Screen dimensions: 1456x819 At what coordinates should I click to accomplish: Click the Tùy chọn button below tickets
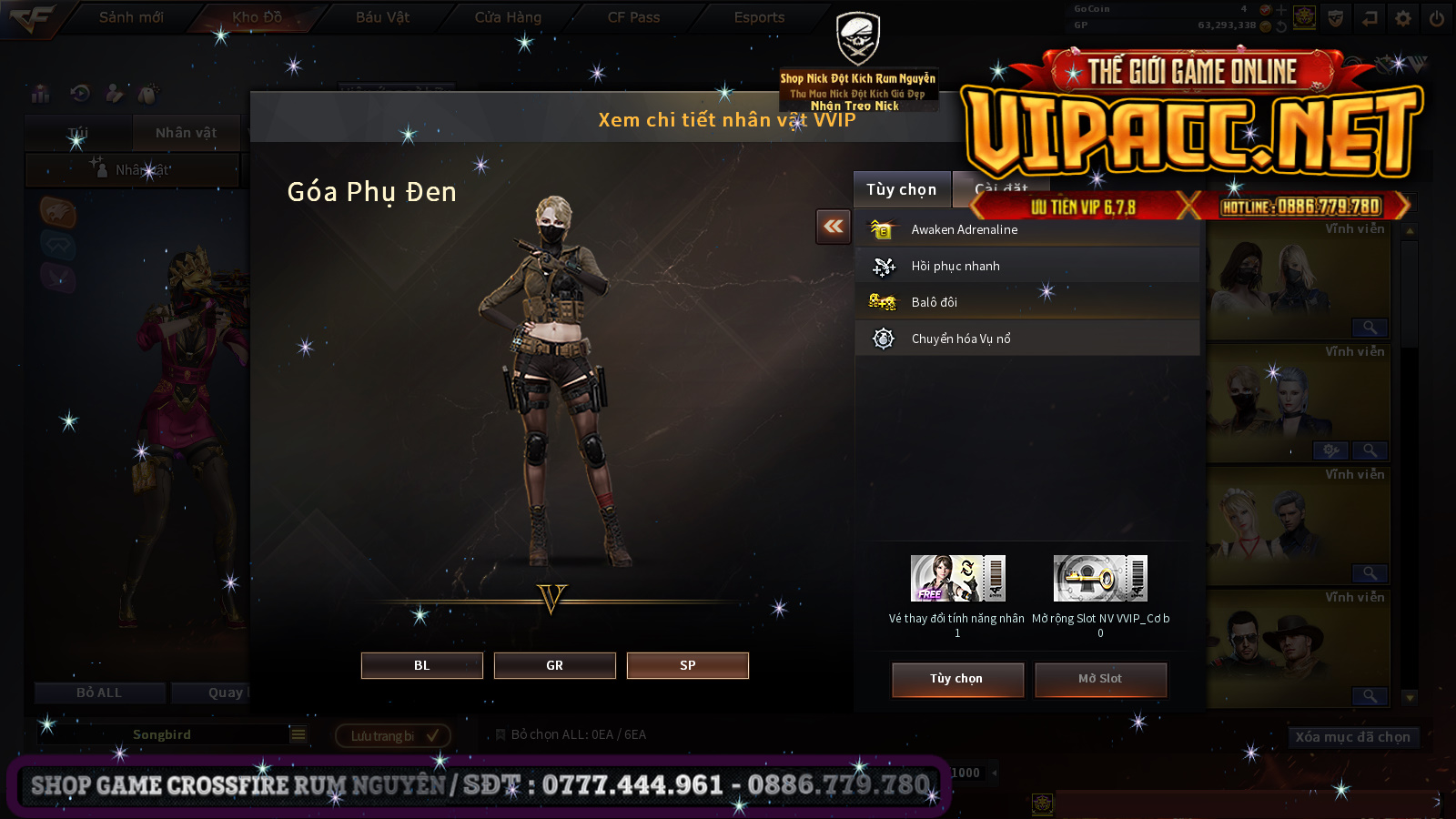(957, 679)
